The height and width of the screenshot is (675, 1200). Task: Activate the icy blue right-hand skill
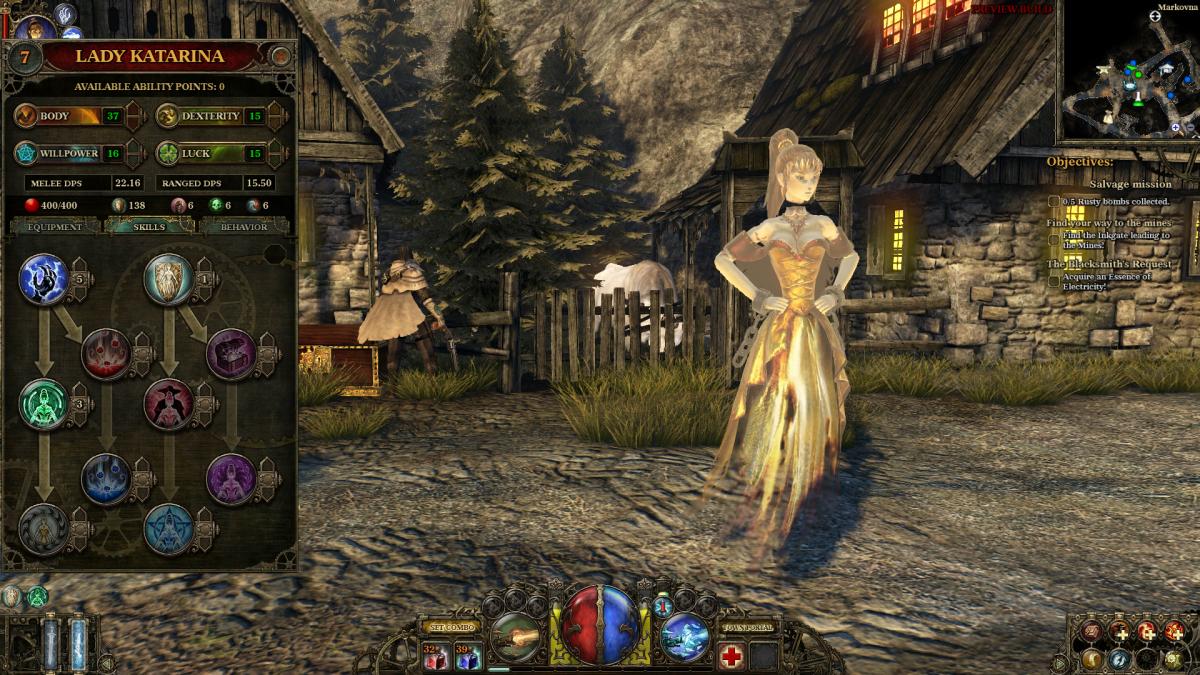(685, 636)
